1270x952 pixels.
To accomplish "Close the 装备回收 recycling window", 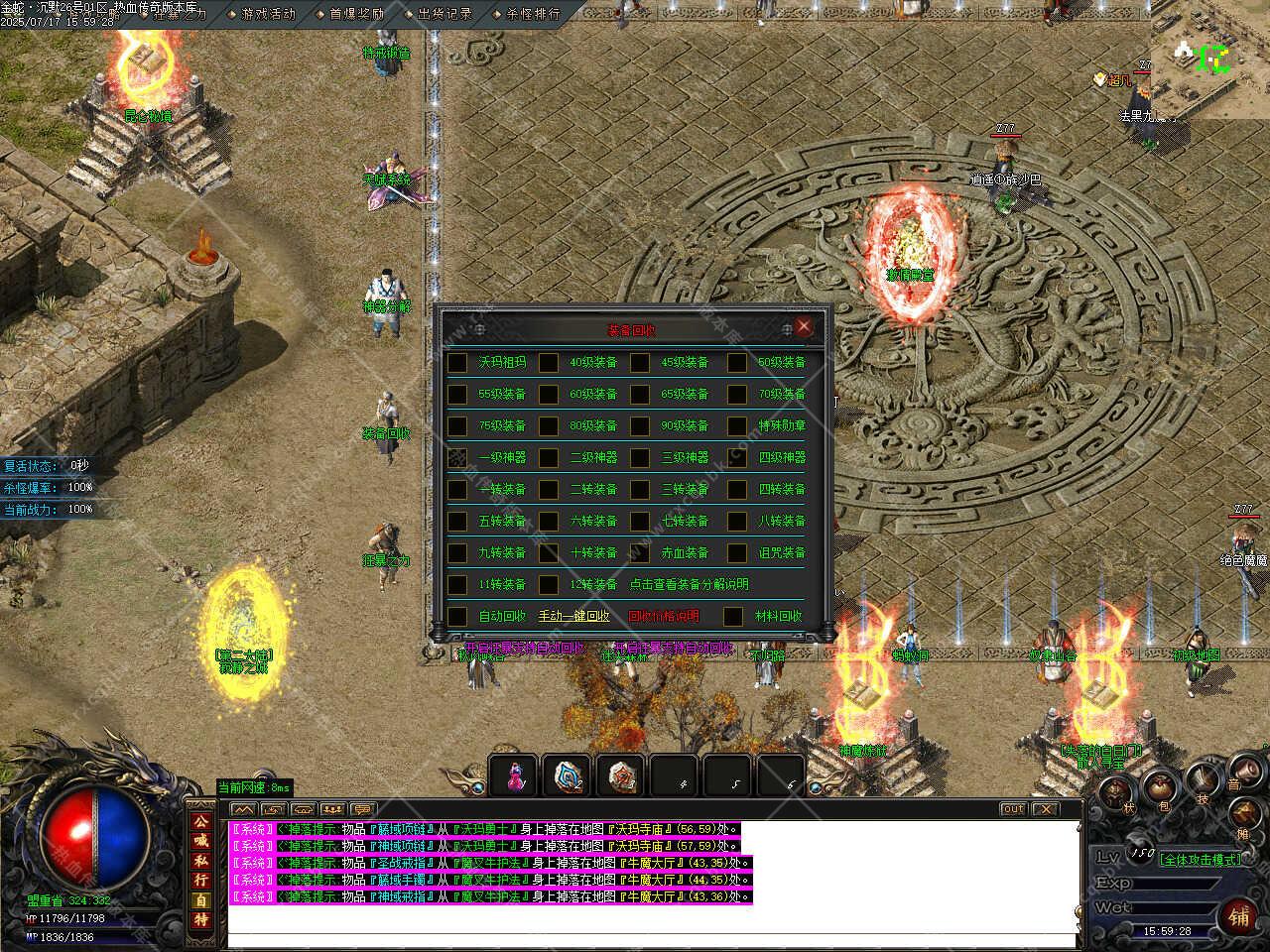I will tap(804, 327).
